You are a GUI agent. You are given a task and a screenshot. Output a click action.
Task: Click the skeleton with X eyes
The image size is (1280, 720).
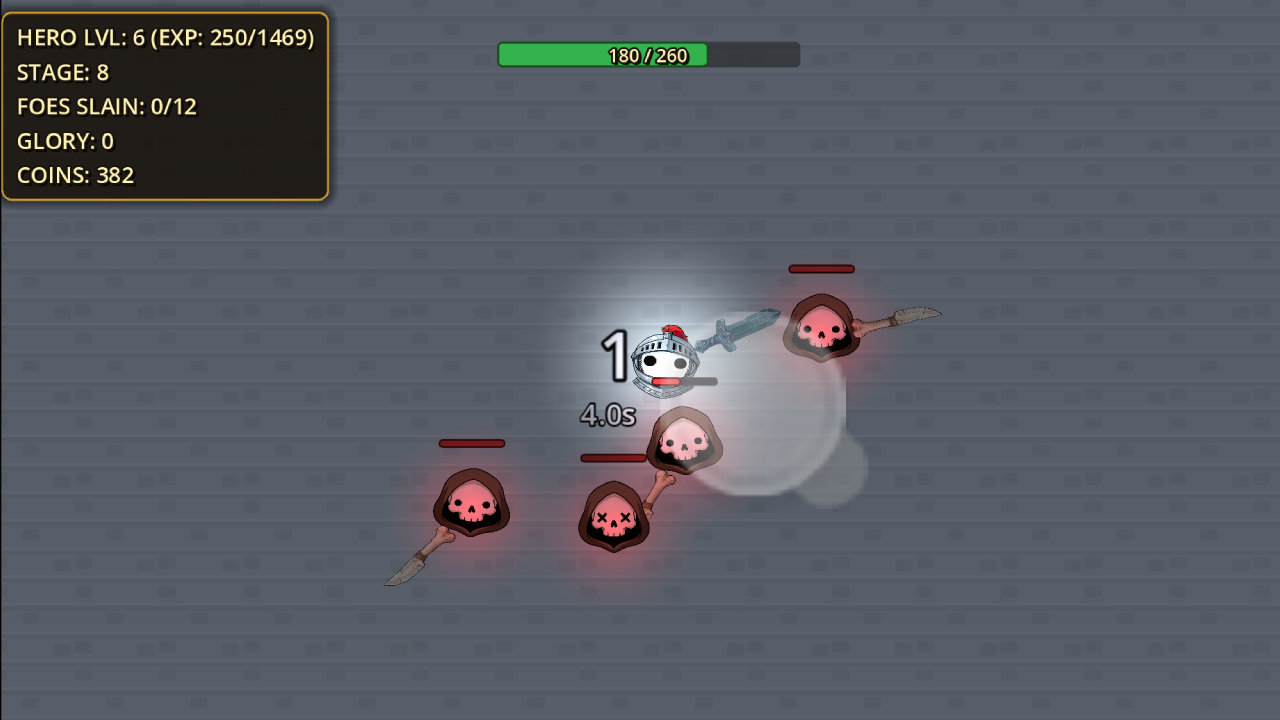(x=615, y=515)
